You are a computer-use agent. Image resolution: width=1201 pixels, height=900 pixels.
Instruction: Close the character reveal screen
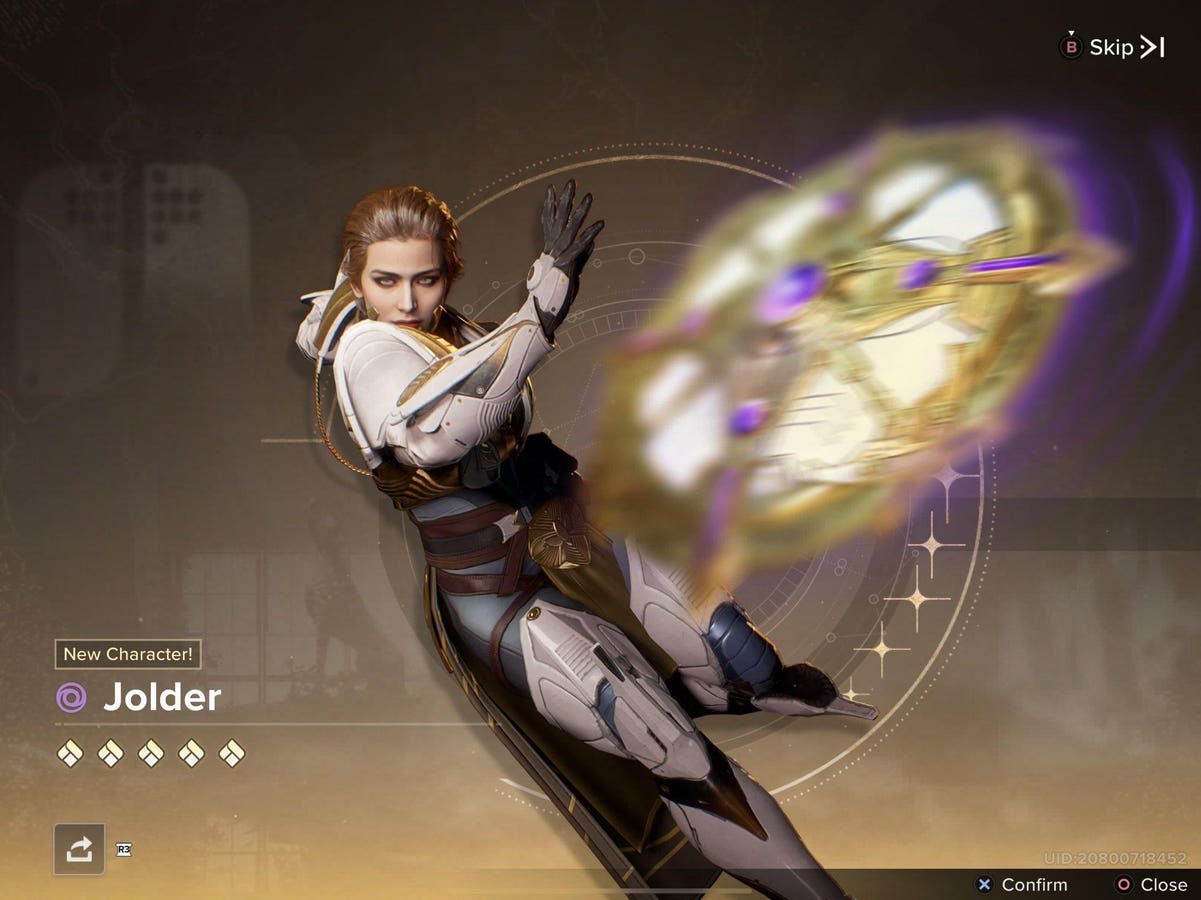coord(1152,884)
